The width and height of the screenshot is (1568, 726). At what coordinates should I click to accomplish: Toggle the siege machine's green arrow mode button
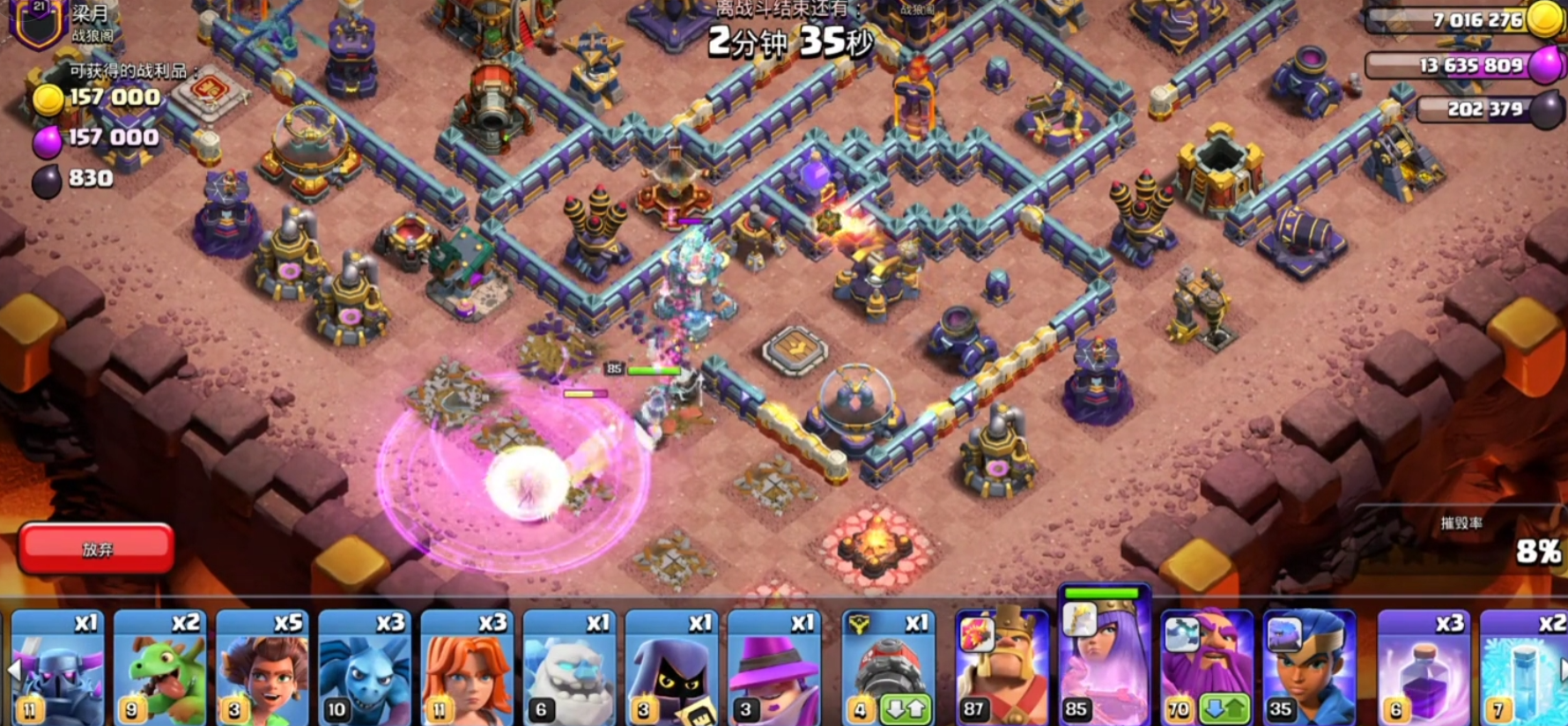click(x=906, y=710)
